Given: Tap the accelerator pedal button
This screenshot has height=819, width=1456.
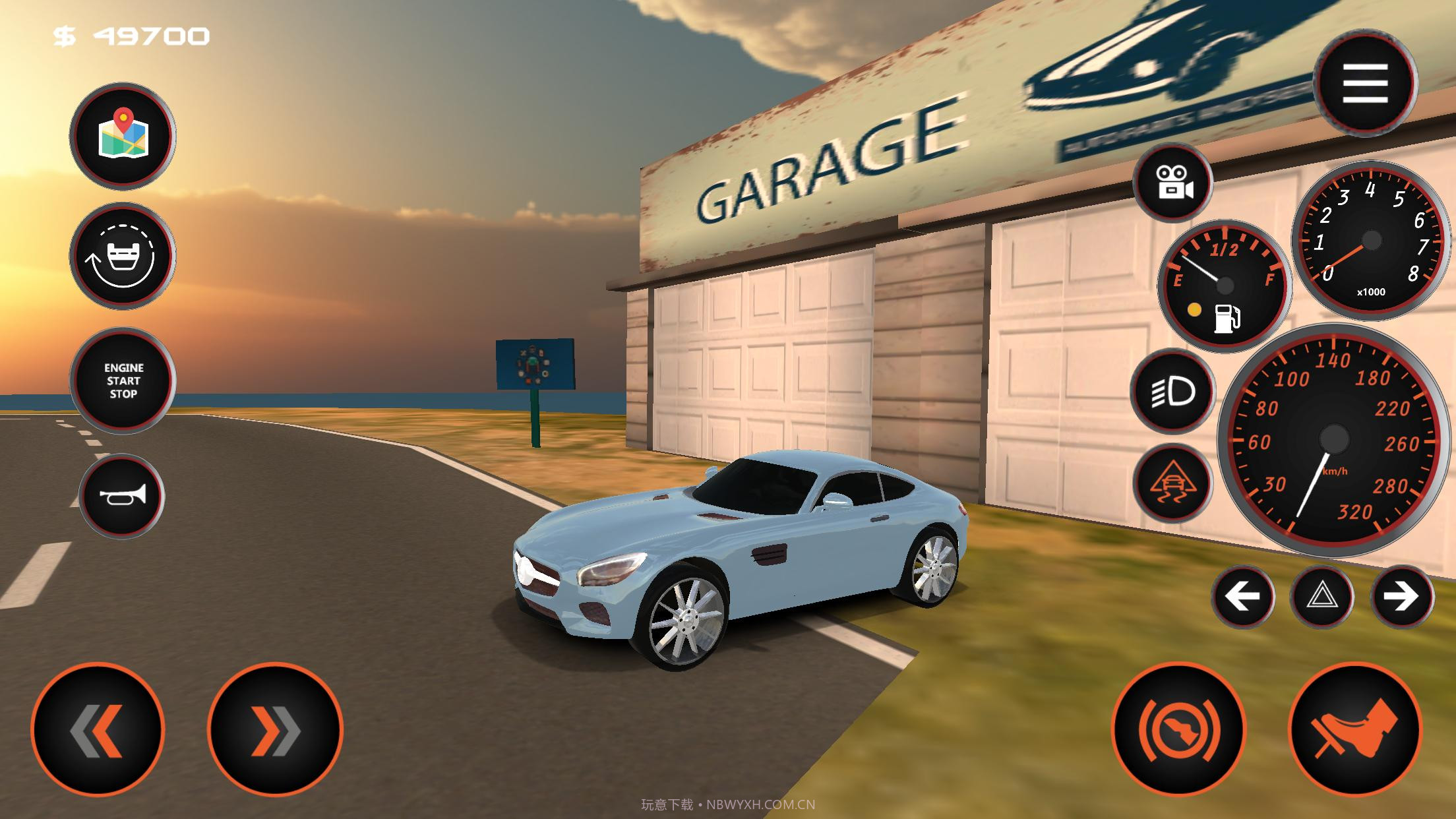Looking at the screenshot, I should [1354, 730].
